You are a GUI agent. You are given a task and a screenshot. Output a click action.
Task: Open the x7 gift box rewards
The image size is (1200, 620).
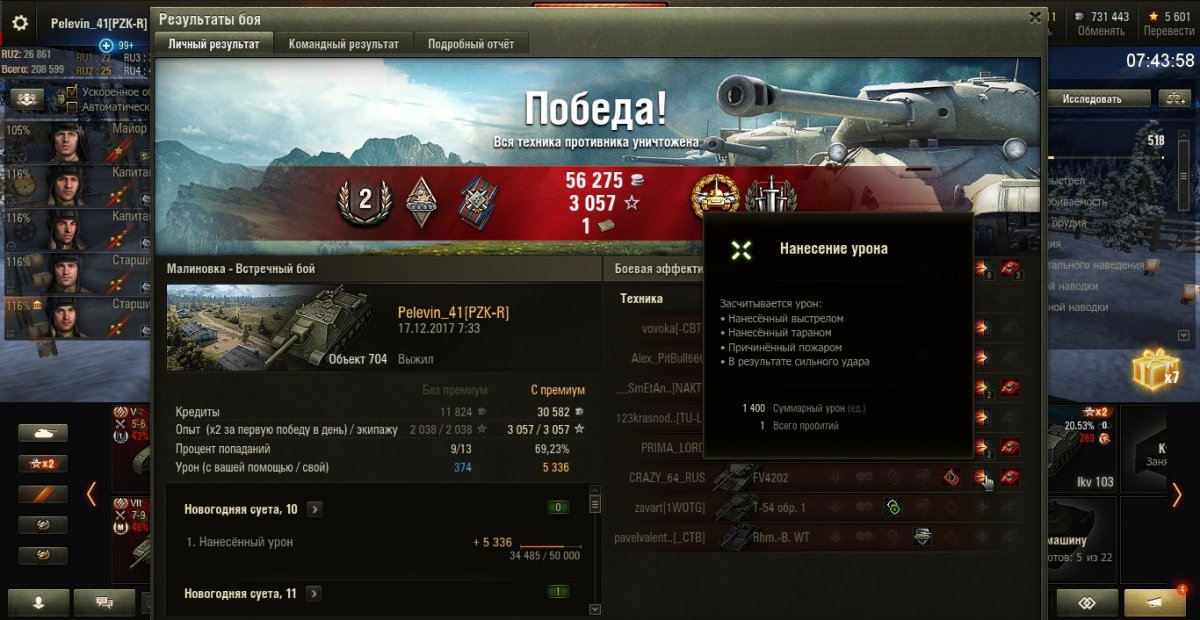[x=1155, y=371]
